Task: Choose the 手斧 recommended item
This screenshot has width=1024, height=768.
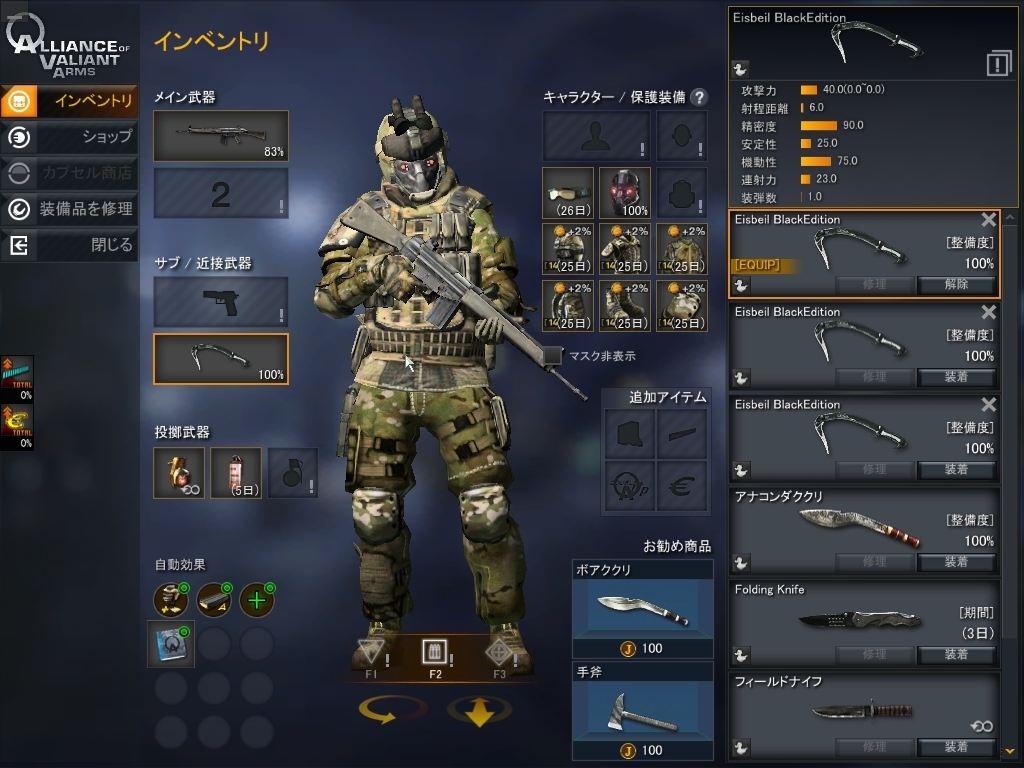Action: [642, 711]
